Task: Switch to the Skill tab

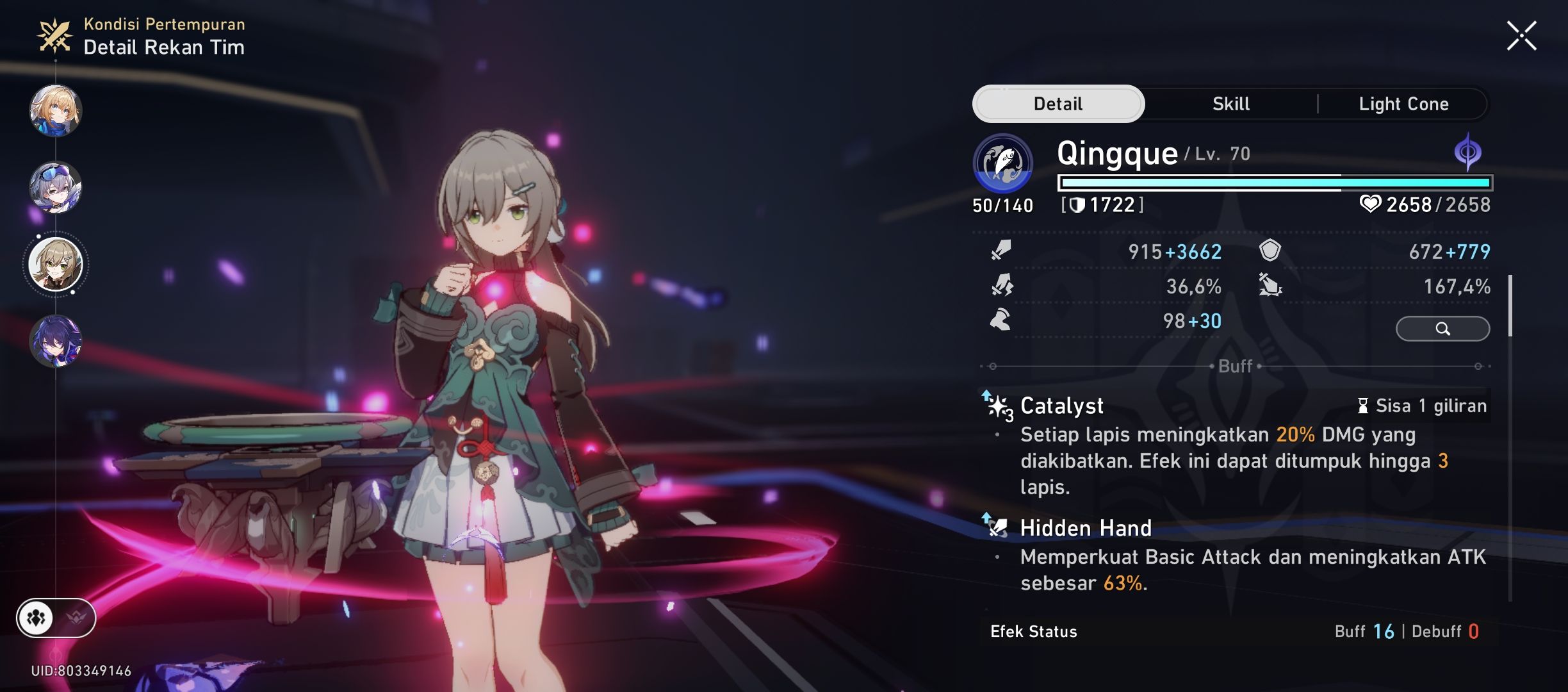Action: coord(1230,103)
